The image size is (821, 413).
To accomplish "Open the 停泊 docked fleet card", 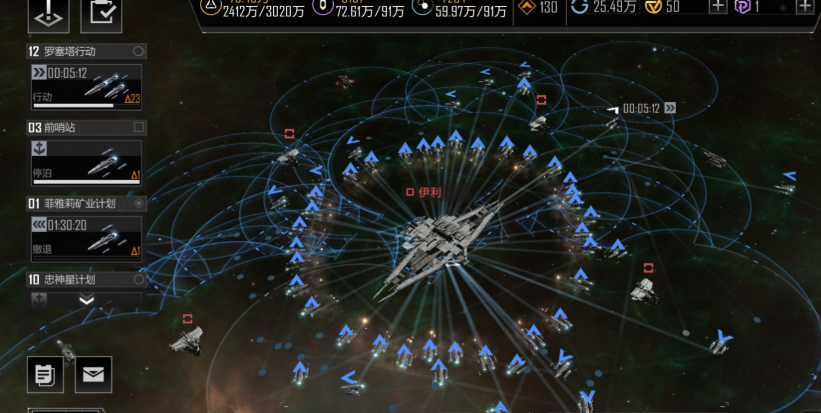I will pos(86,162).
